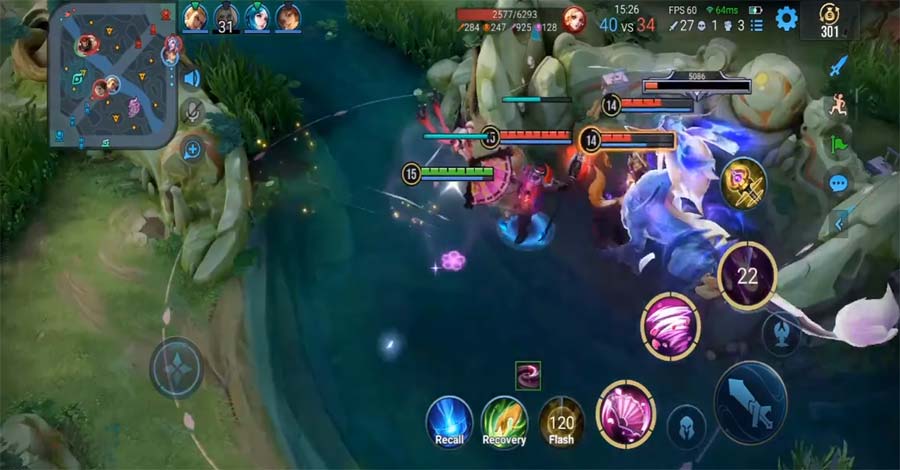The width and height of the screenshot is (900, 470).
Task: Use the golden sword equipment active
Action: point(743,184)
